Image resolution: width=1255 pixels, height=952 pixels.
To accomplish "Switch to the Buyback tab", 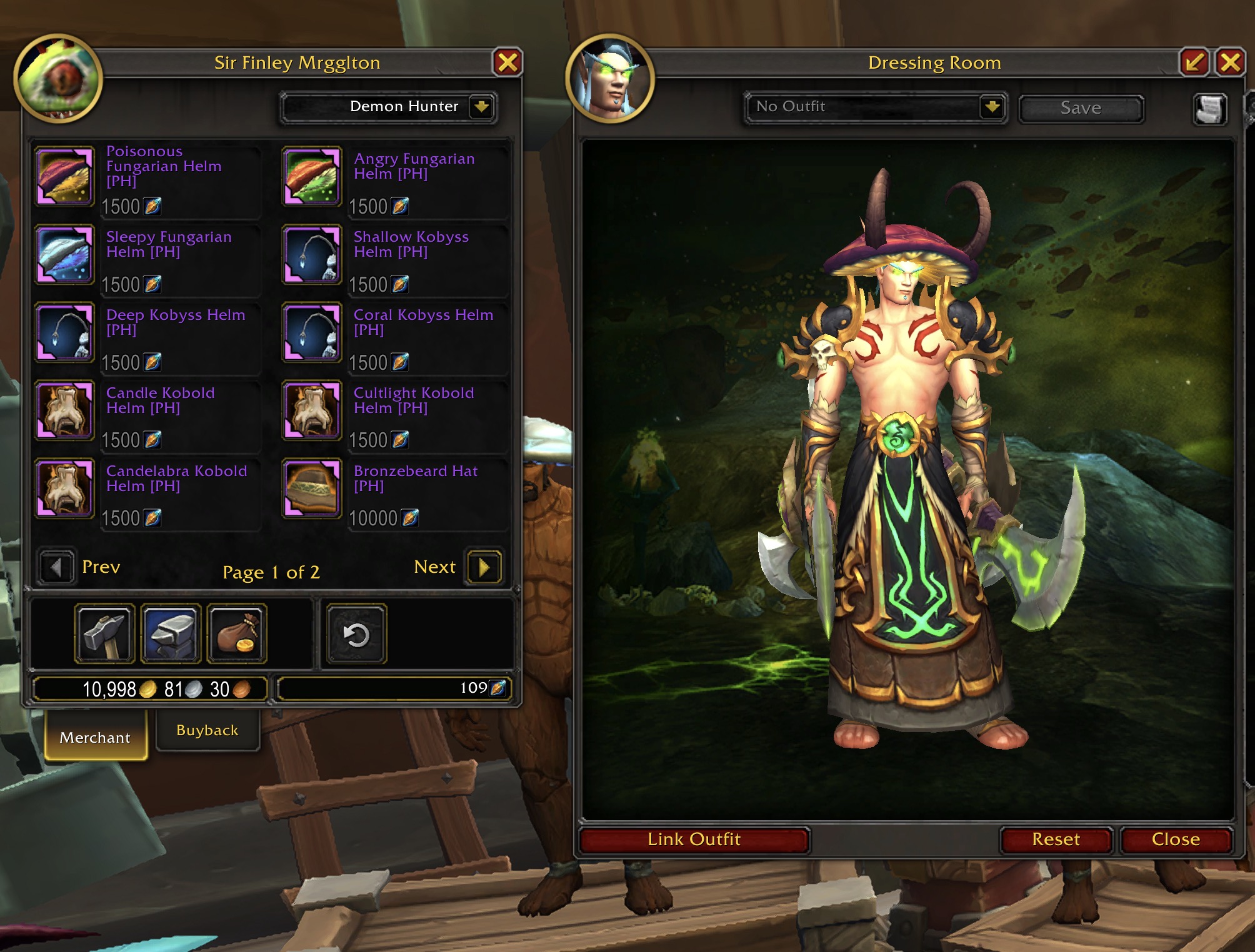I will click(x=207, y=730).
